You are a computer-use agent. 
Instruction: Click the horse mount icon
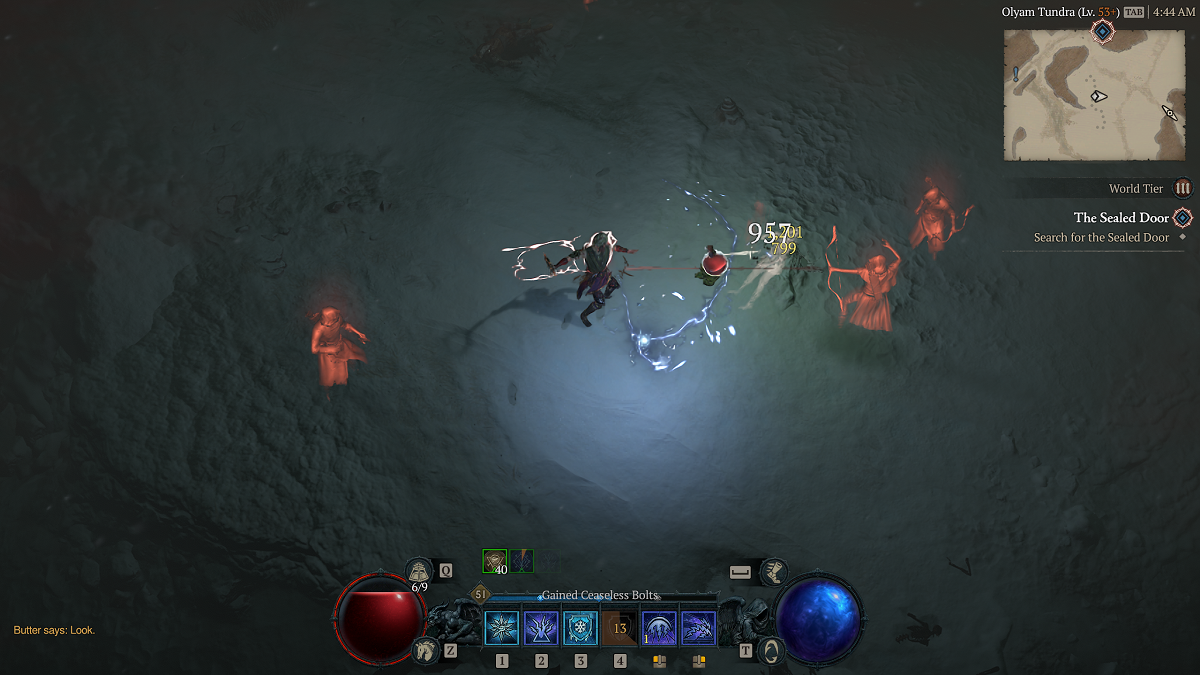424,650
